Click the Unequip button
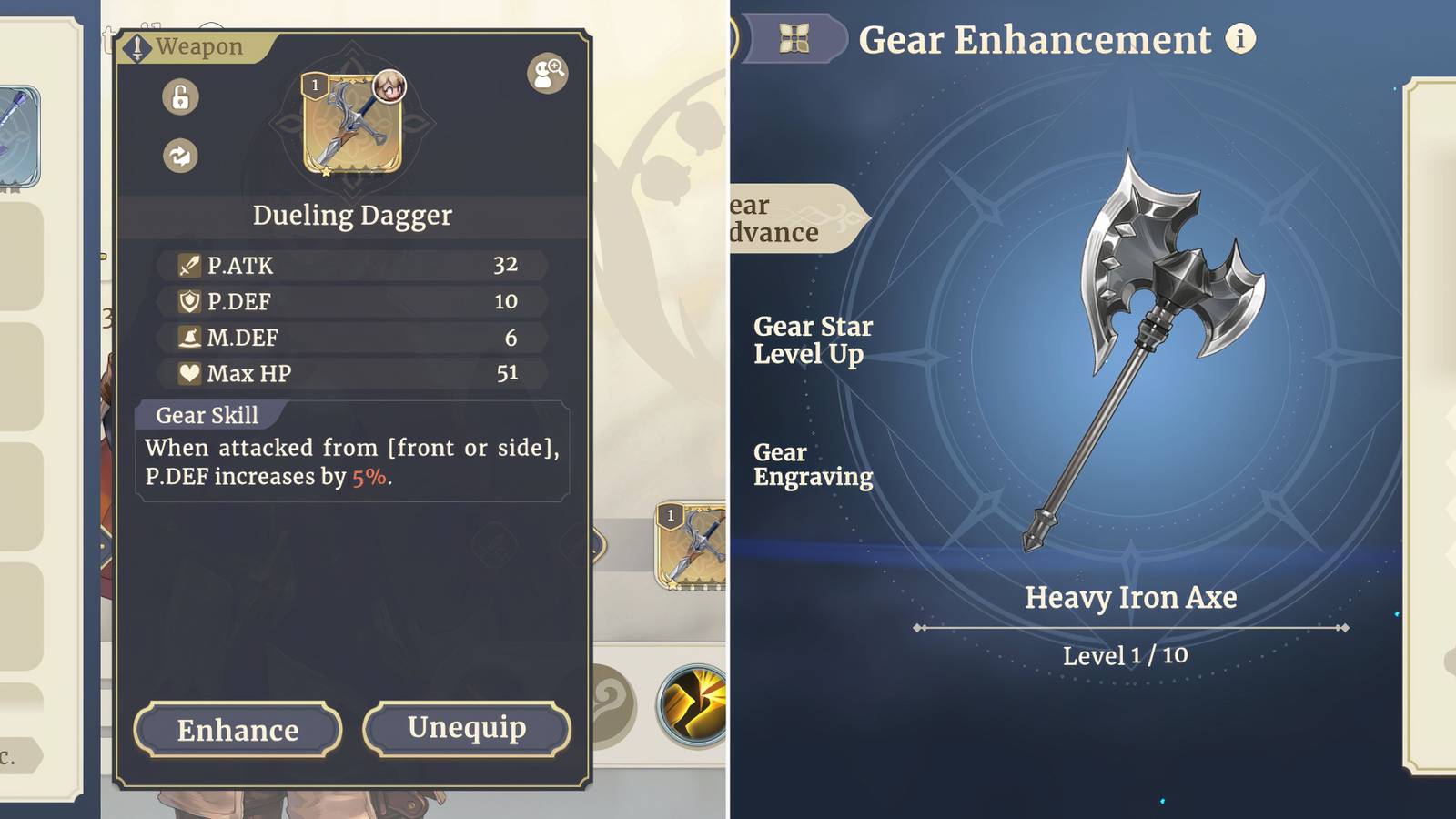 [467, 728]
